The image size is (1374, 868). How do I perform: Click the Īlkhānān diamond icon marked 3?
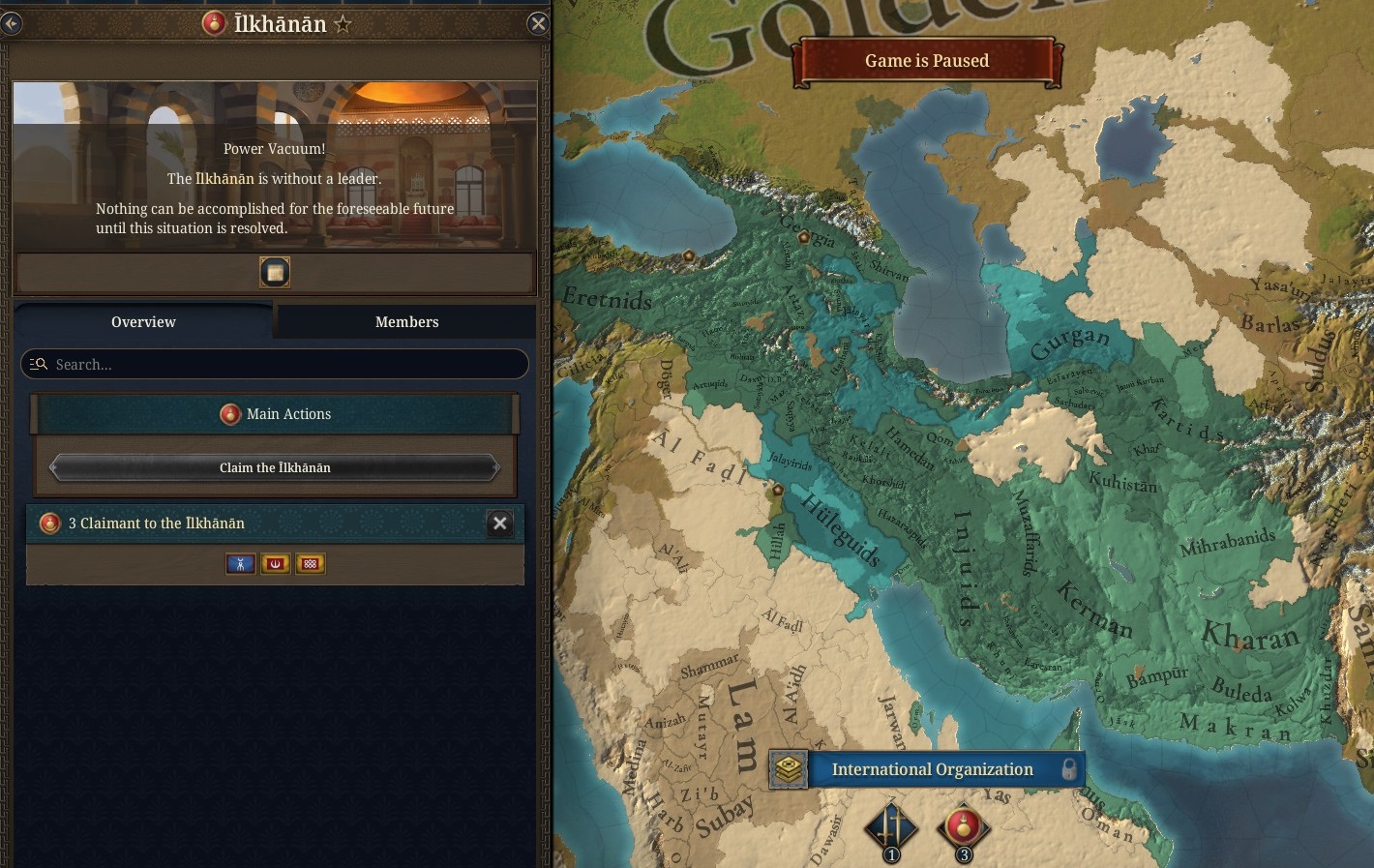click(963, 824)
